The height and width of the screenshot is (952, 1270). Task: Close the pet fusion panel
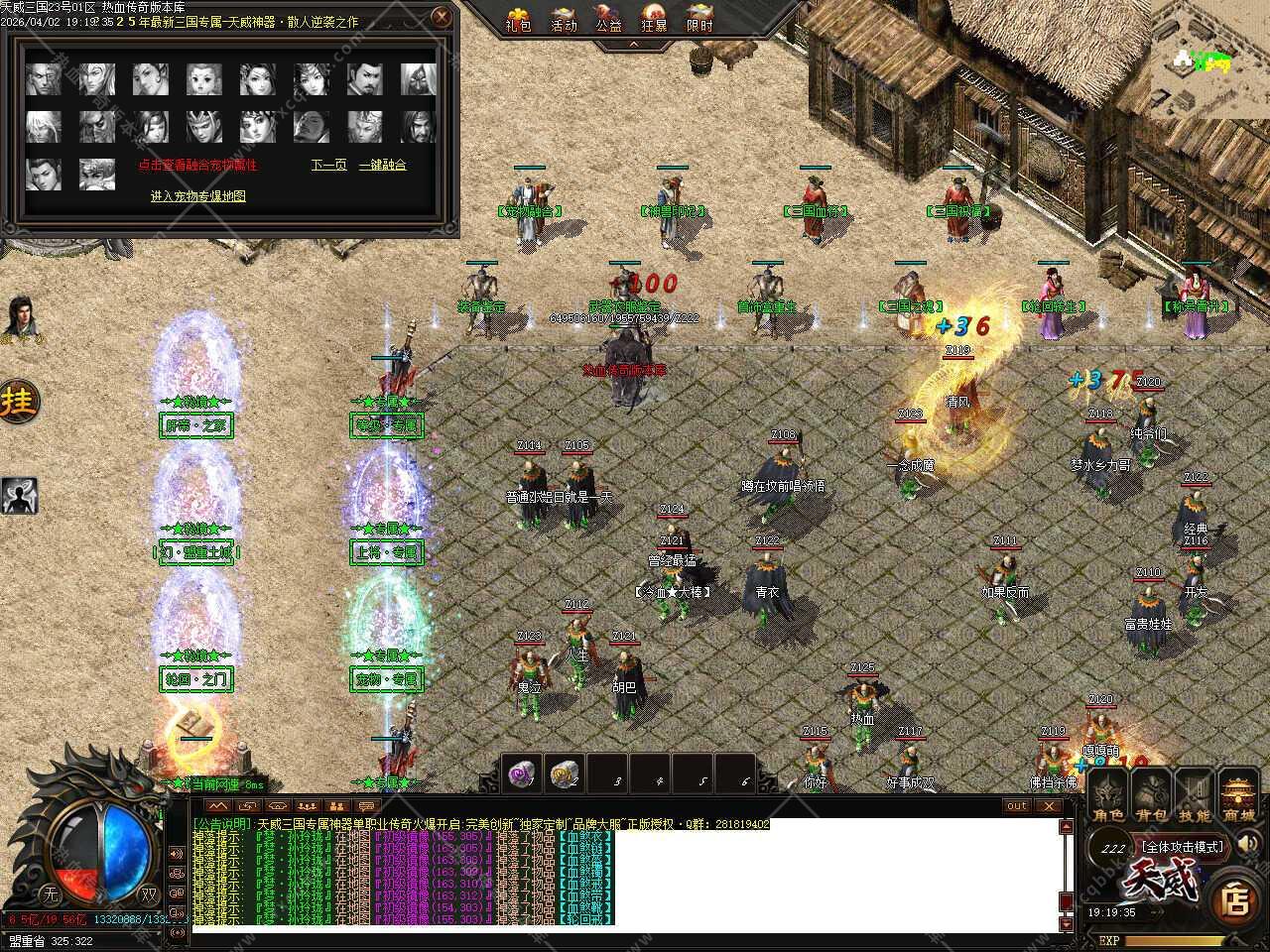443,17
